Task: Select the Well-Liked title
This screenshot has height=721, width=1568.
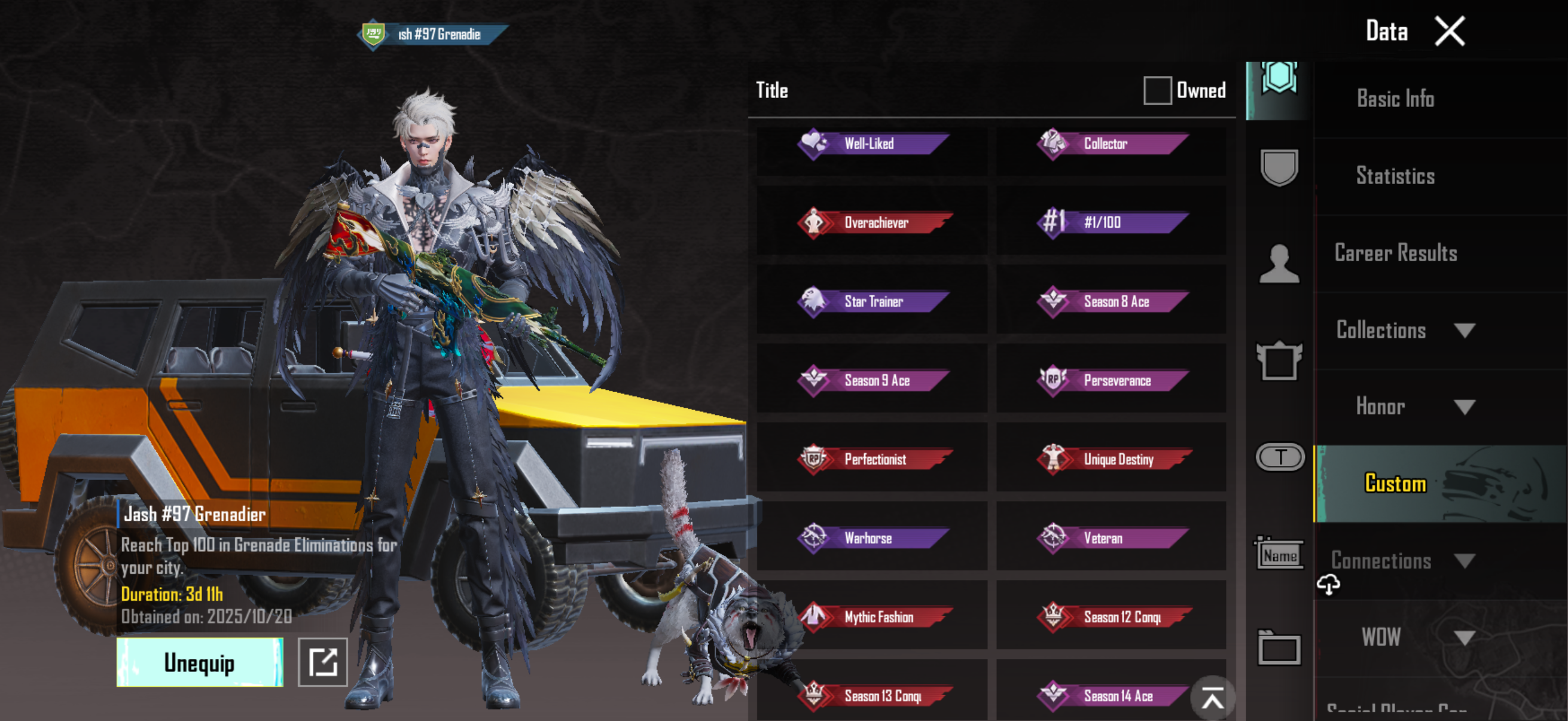Action: [872, 144]
